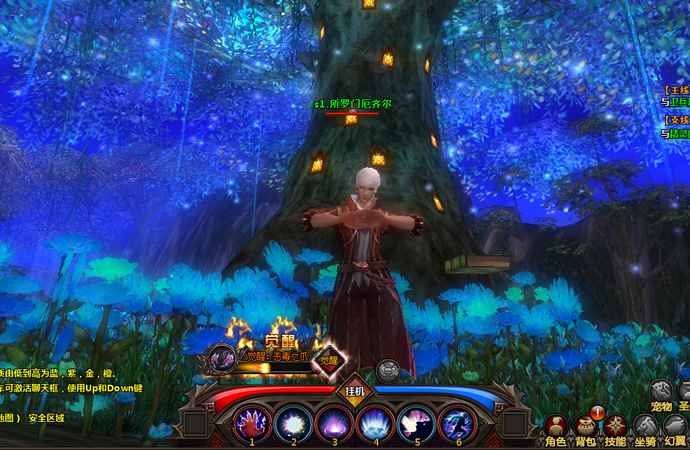This screenshot has width=690, height=450.
Task: Open the 幻翼 wings menu
Action: coord(676,427)
